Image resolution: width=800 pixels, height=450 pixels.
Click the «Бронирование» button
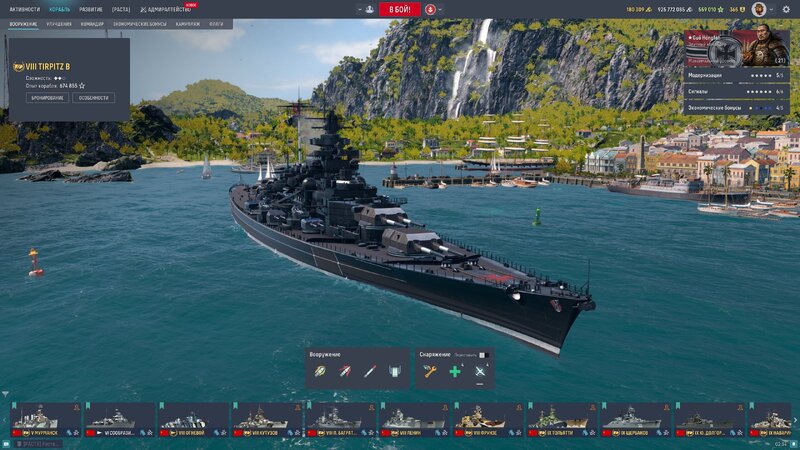49,98
